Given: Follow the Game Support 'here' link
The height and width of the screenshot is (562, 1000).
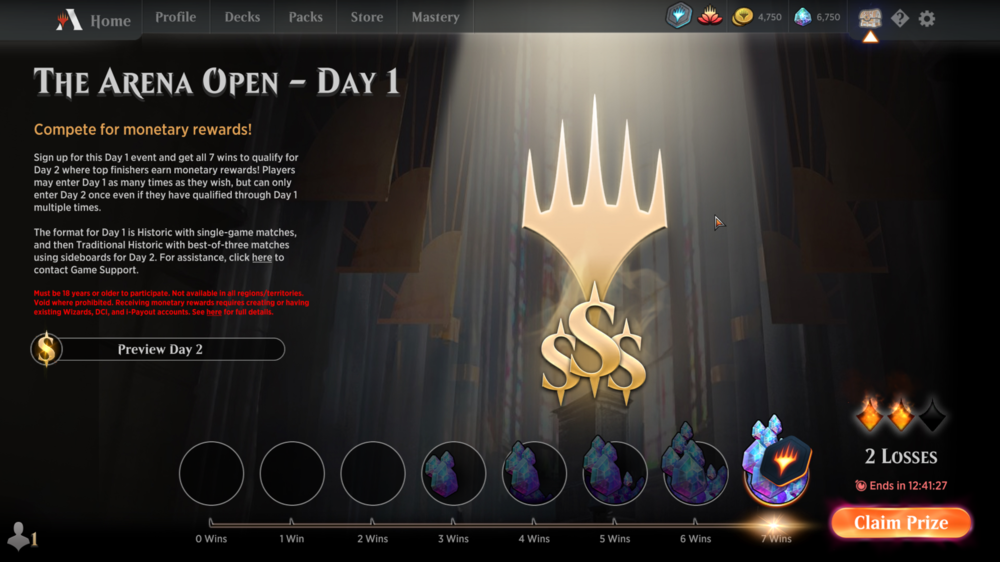Looking at the screenshot, I should [x=262, y=258].
